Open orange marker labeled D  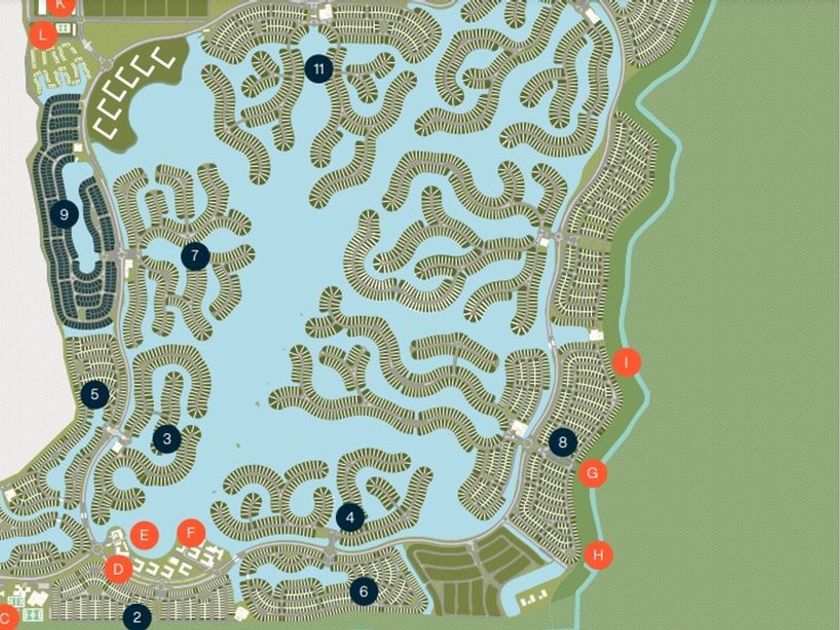(x=118, y=570)
